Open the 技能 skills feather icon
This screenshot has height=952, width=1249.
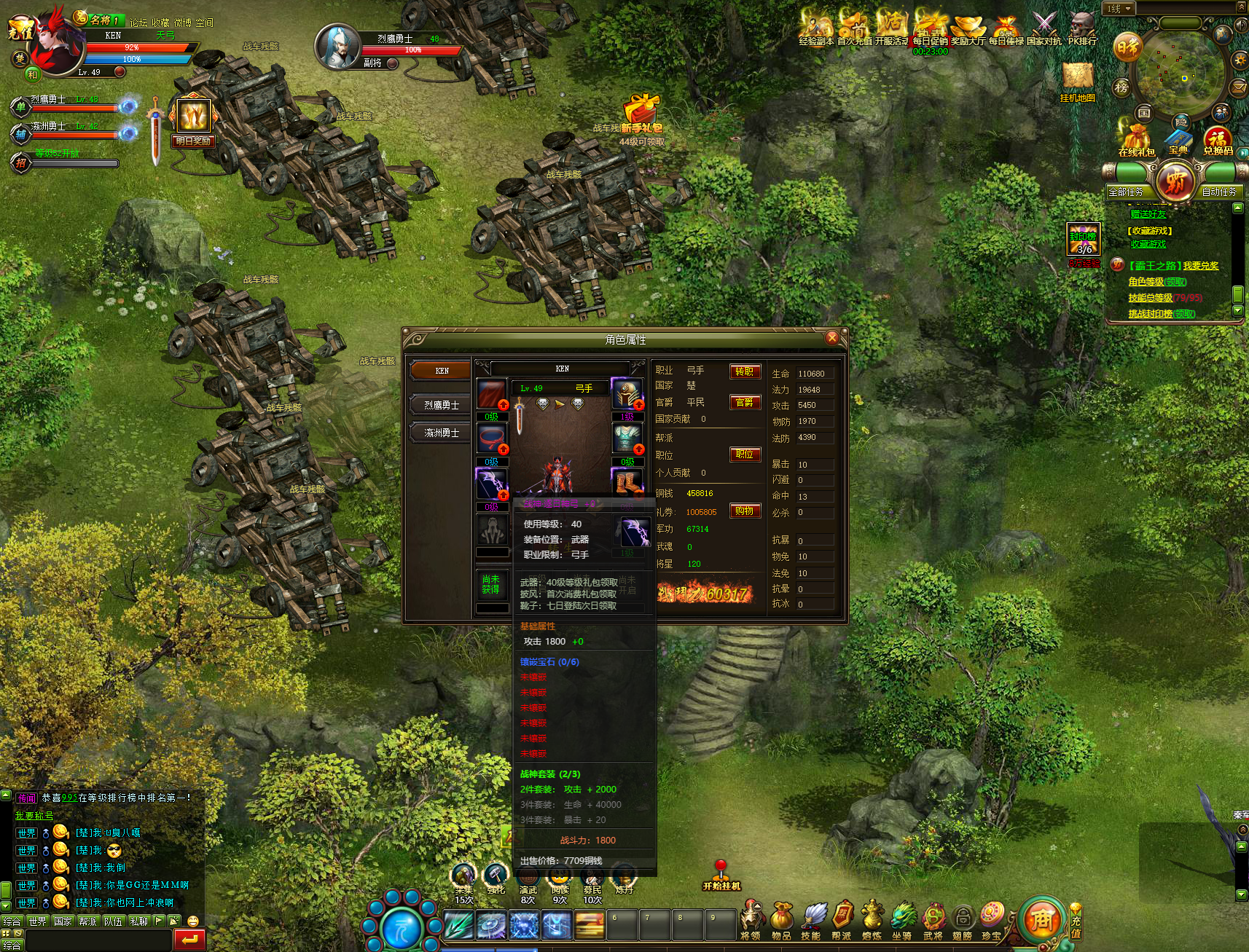click(812, 919)
